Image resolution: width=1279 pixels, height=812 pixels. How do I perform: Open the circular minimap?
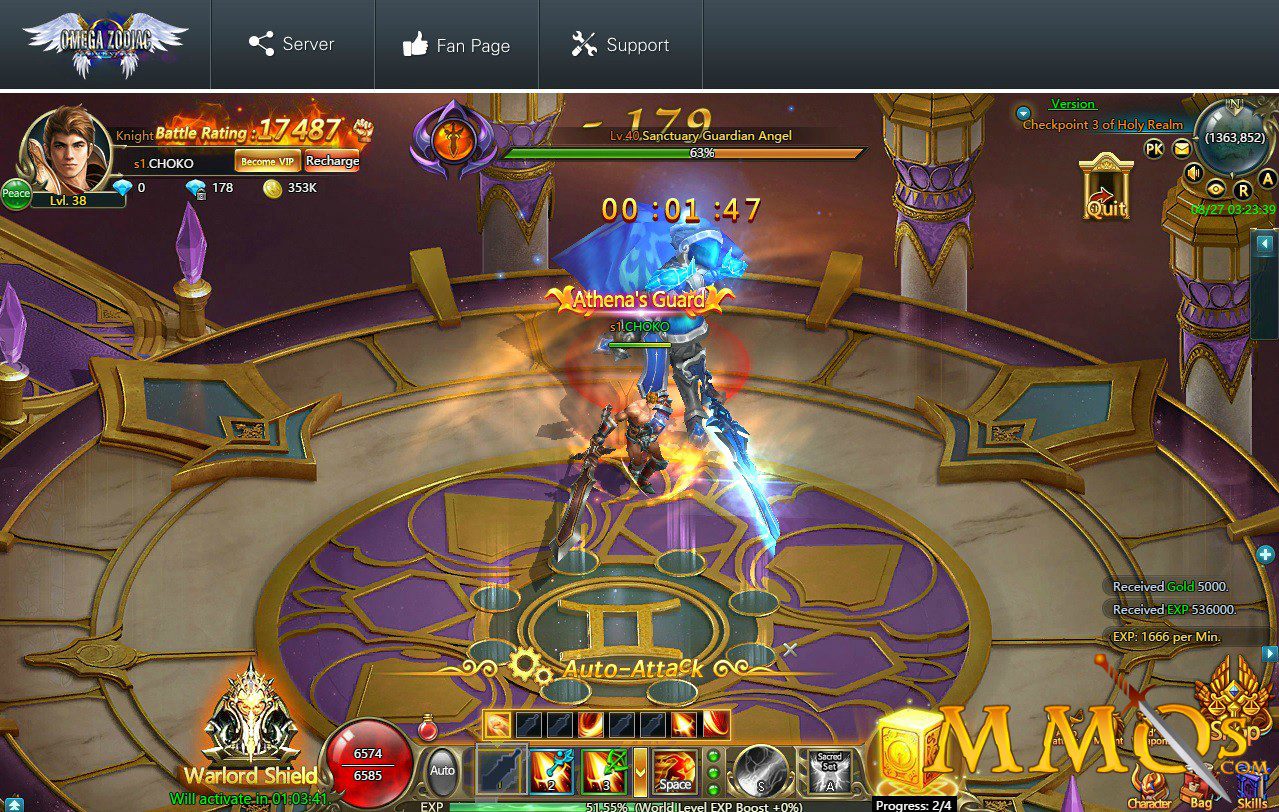pos(1236,138)
